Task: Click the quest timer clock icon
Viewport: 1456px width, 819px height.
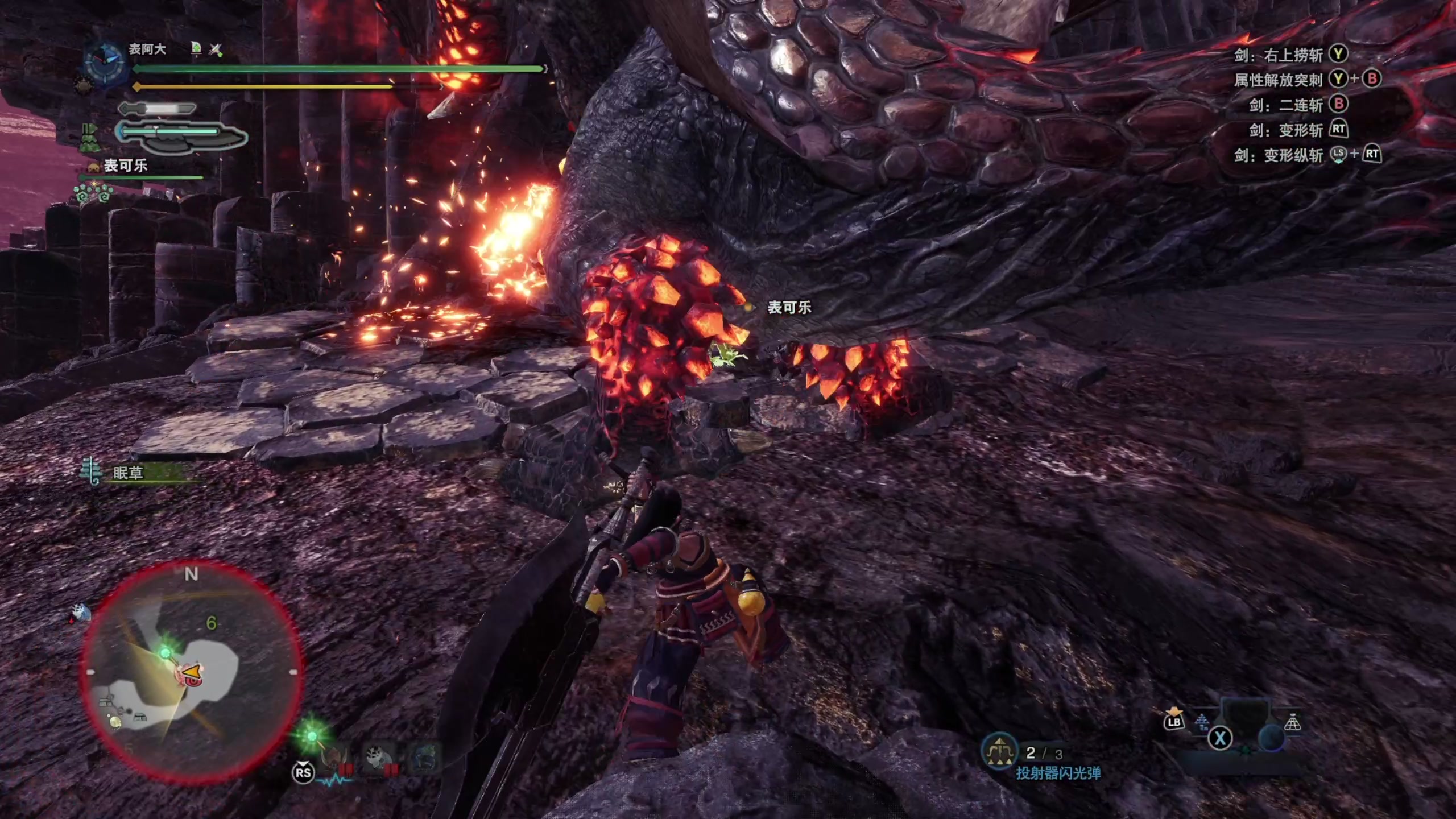Action: [104, 60]
